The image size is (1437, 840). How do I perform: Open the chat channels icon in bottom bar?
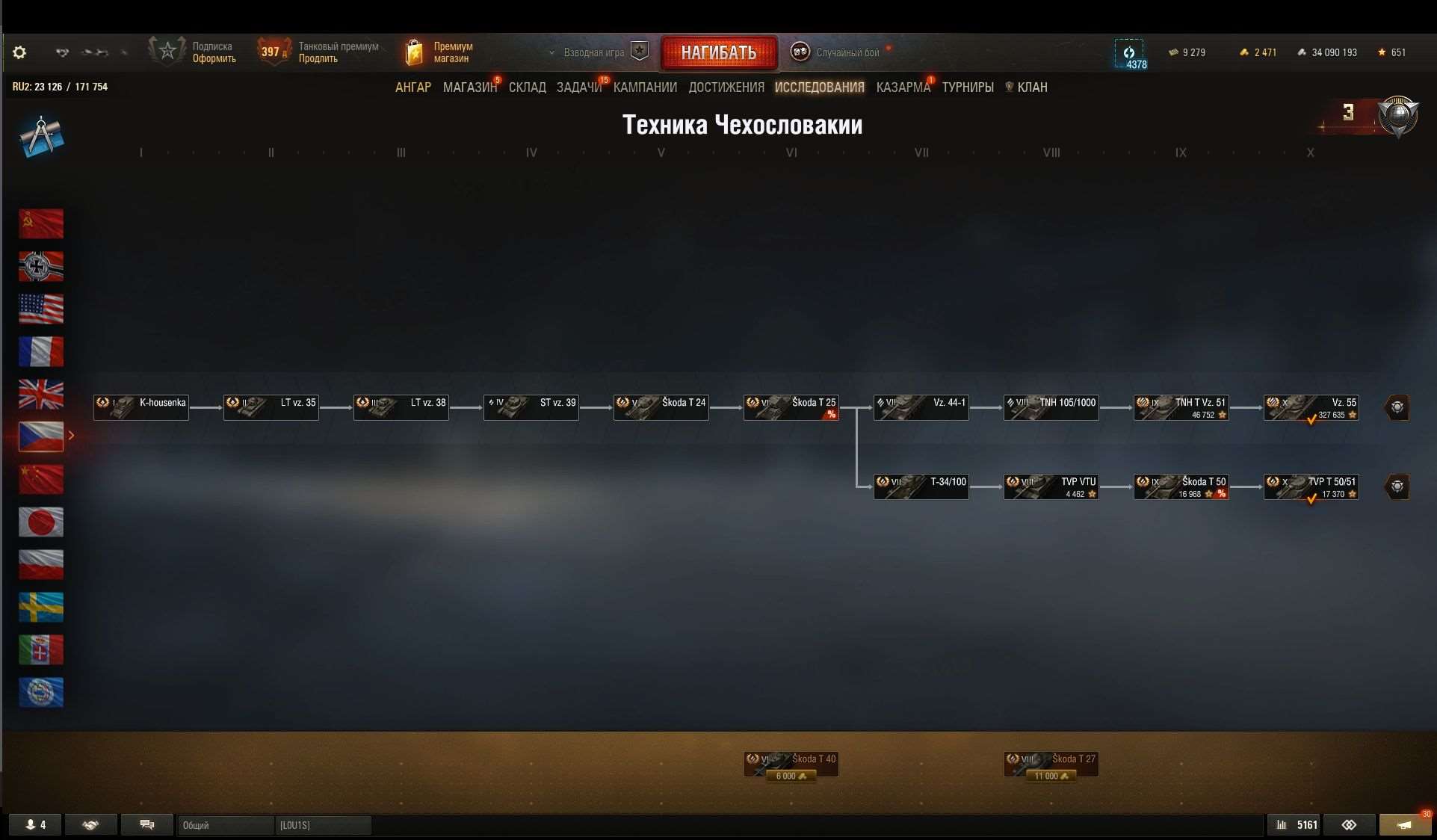146,824
